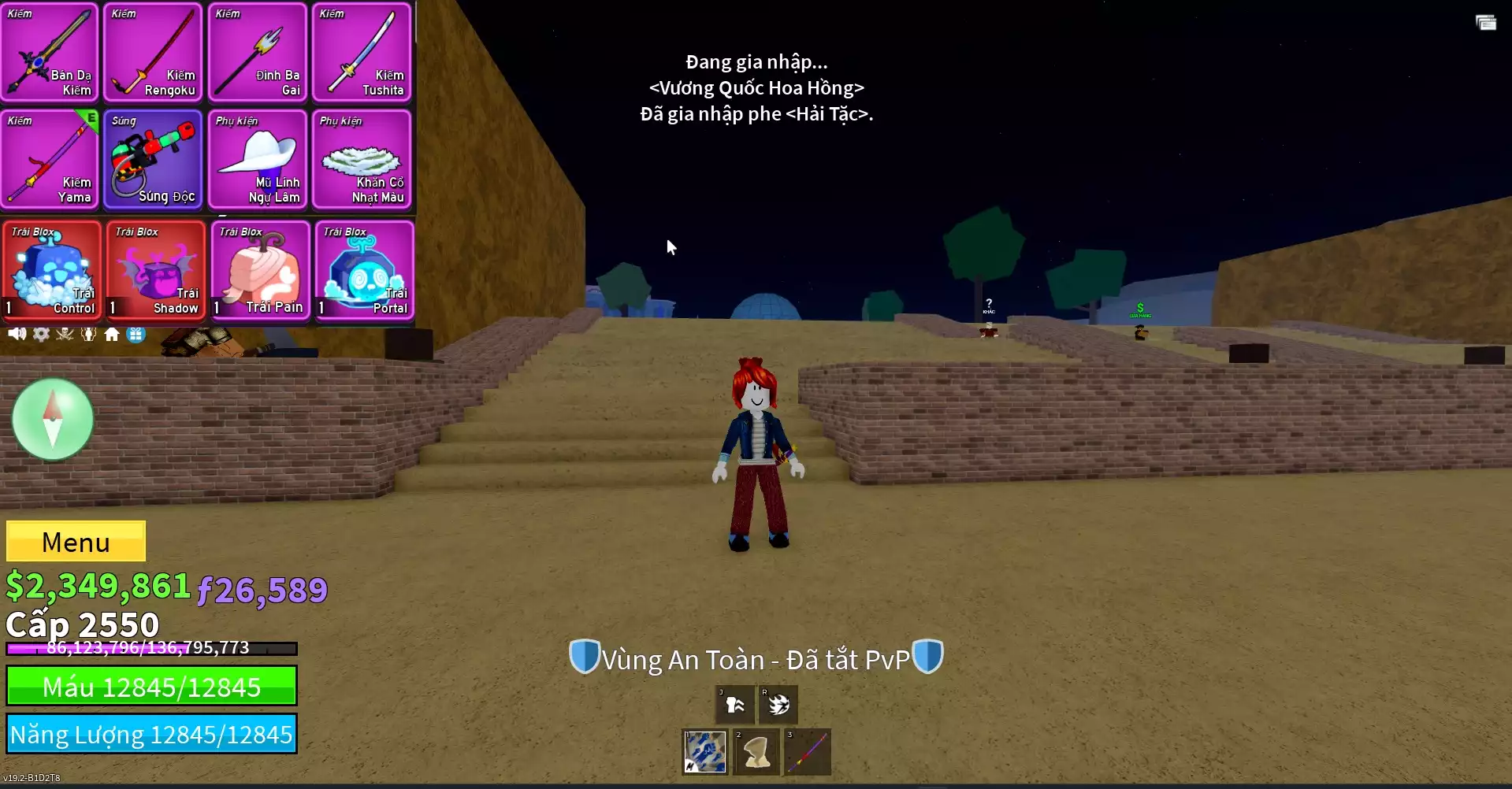This screenshot has width=1512, height=789.
Task: Equip the sword in hotbar slot 3
Action: [808, 752]
